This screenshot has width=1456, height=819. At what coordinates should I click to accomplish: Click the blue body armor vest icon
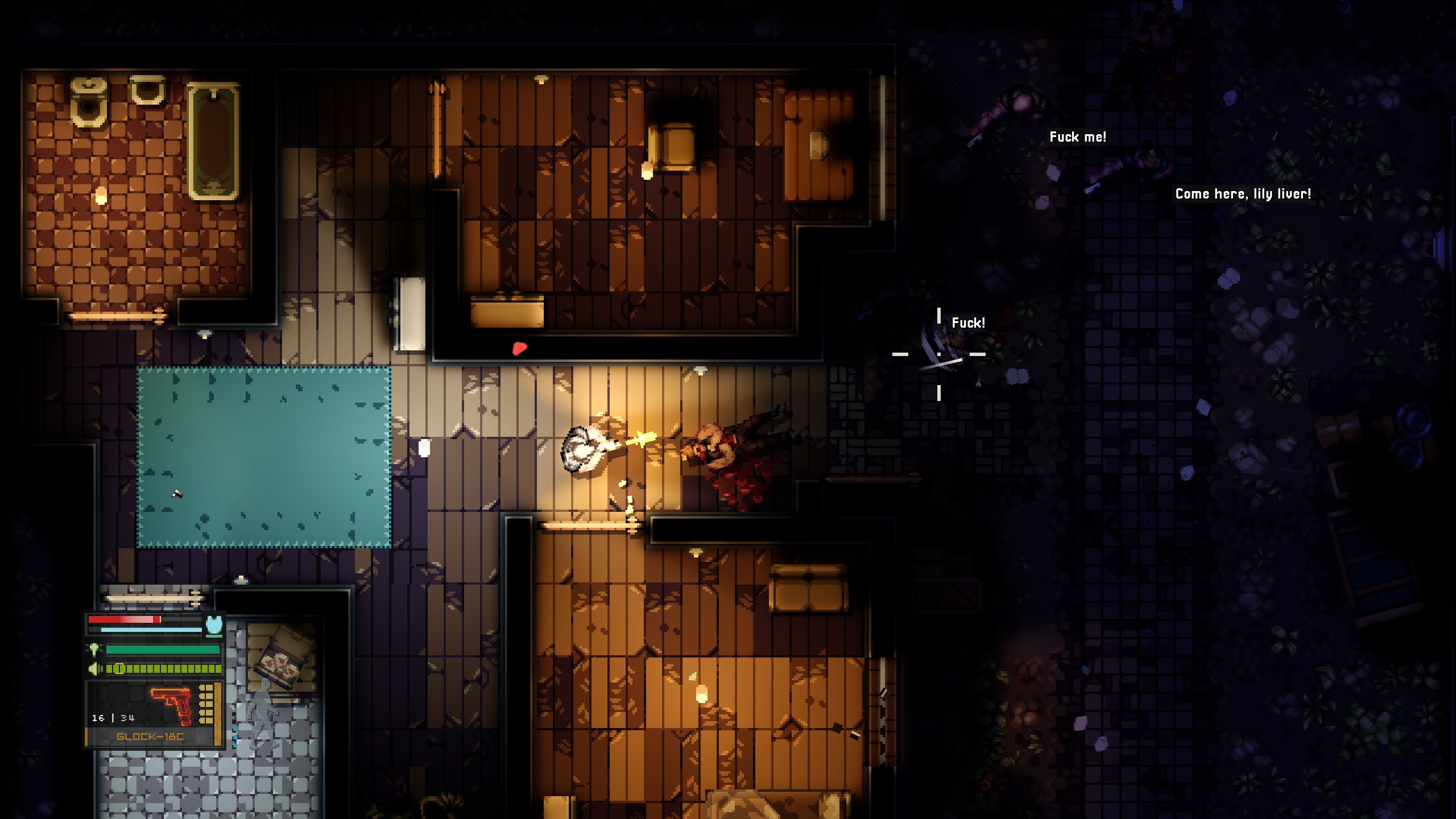[x=213, y=624]
